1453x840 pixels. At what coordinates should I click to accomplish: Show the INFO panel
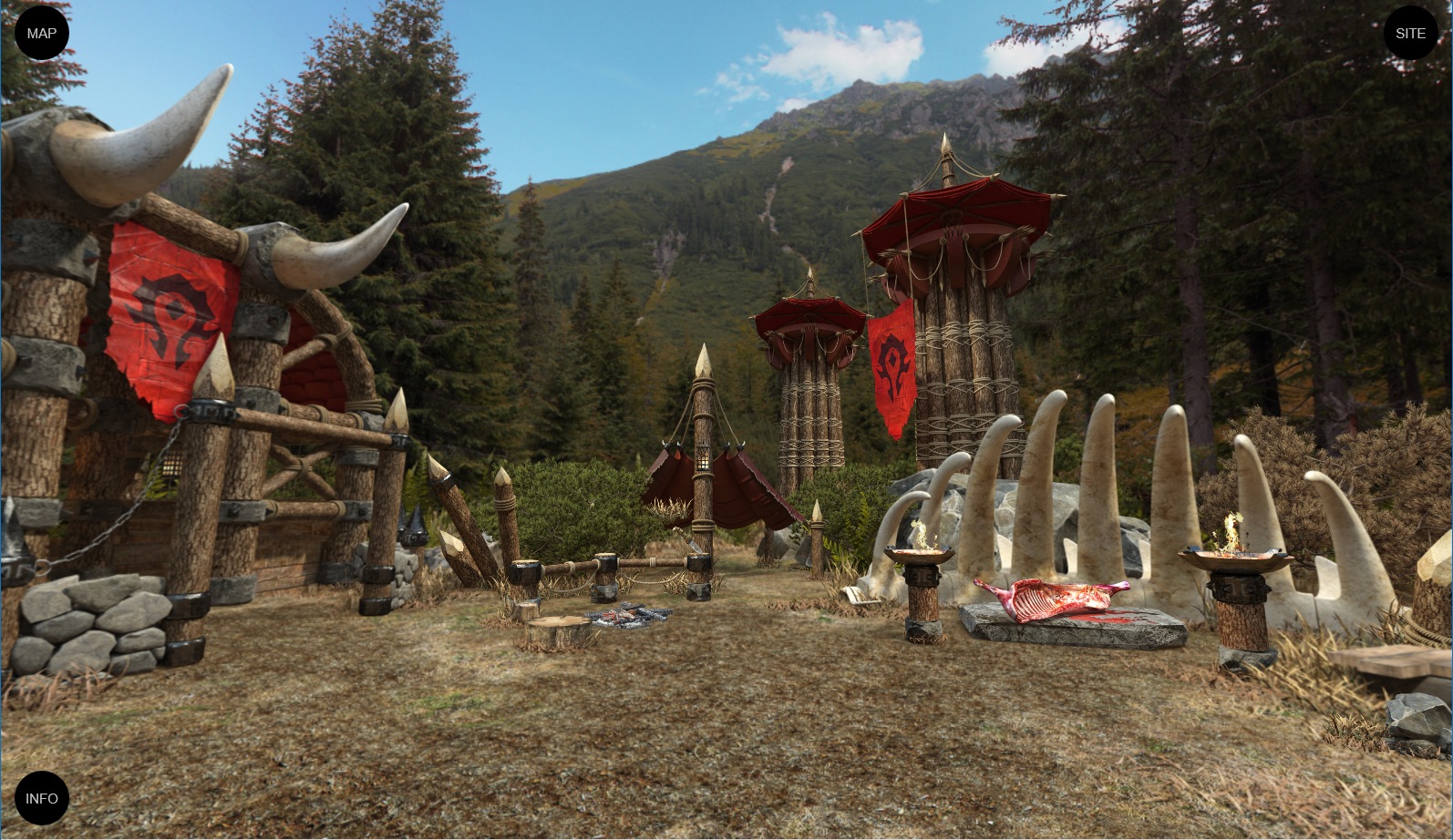coord(42,798)
